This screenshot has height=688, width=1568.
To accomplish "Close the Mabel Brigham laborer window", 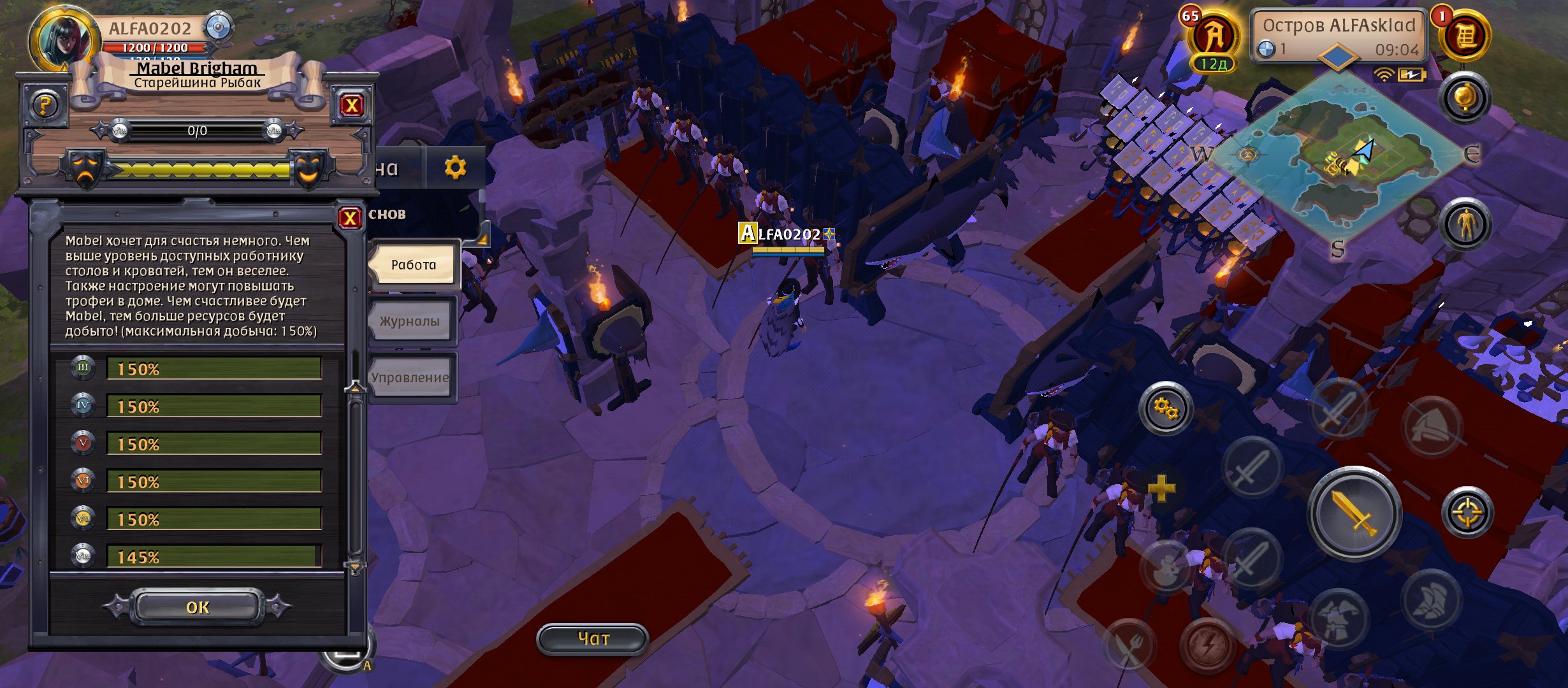I will pyautogui.click(x=351, y=105).
